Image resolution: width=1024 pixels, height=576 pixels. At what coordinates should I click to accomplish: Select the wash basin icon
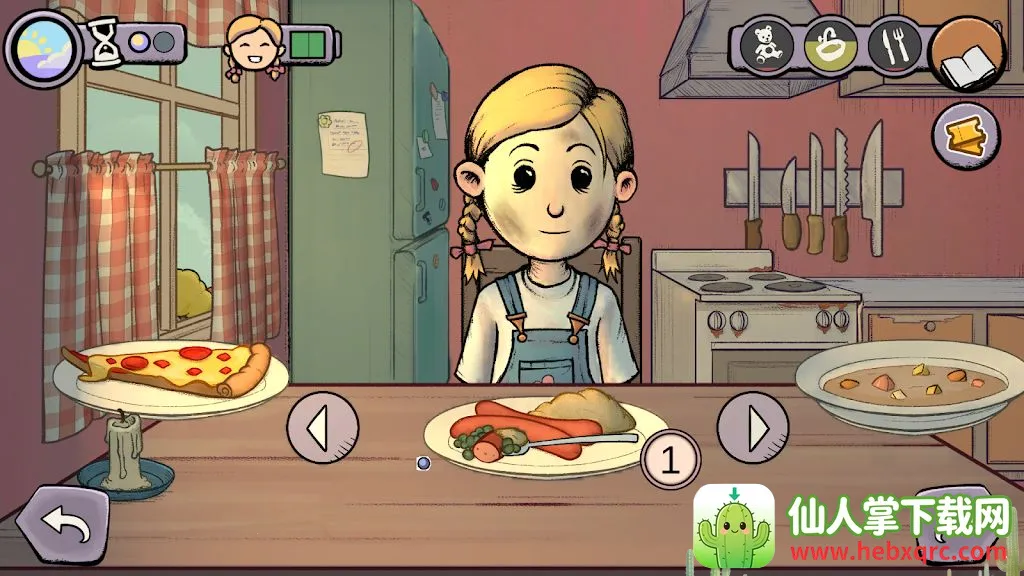(830, 46)
